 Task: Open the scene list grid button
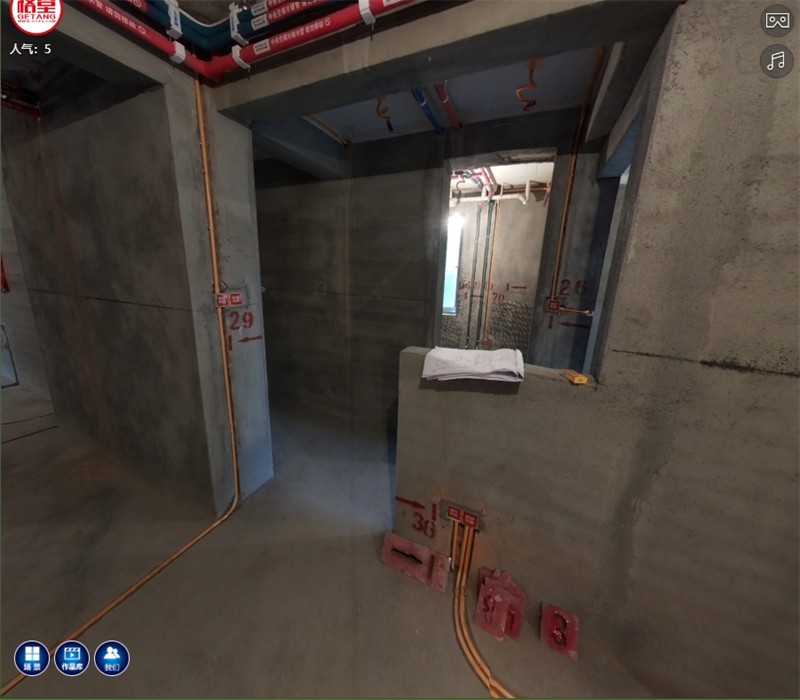coord(31,658)
